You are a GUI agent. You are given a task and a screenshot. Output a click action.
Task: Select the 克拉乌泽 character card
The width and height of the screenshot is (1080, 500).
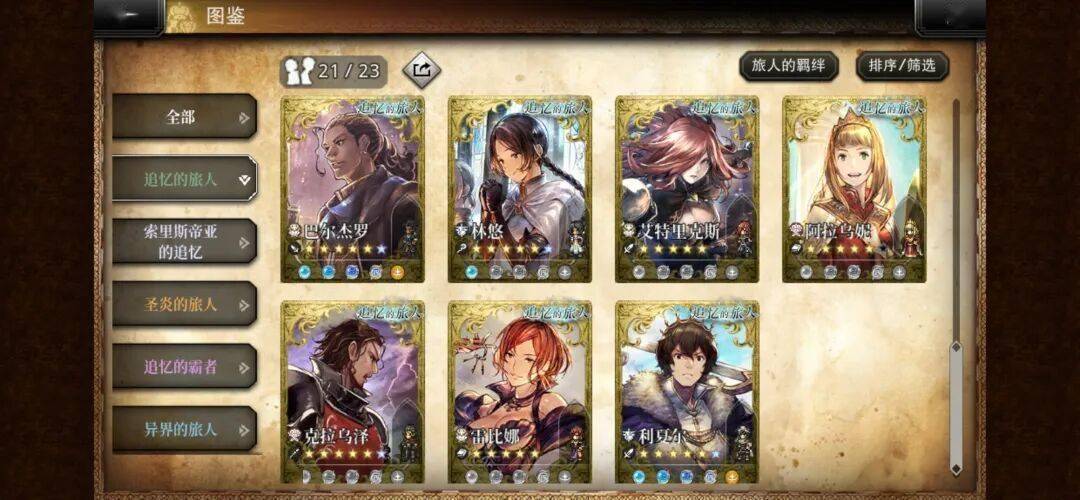pos(351,392)
